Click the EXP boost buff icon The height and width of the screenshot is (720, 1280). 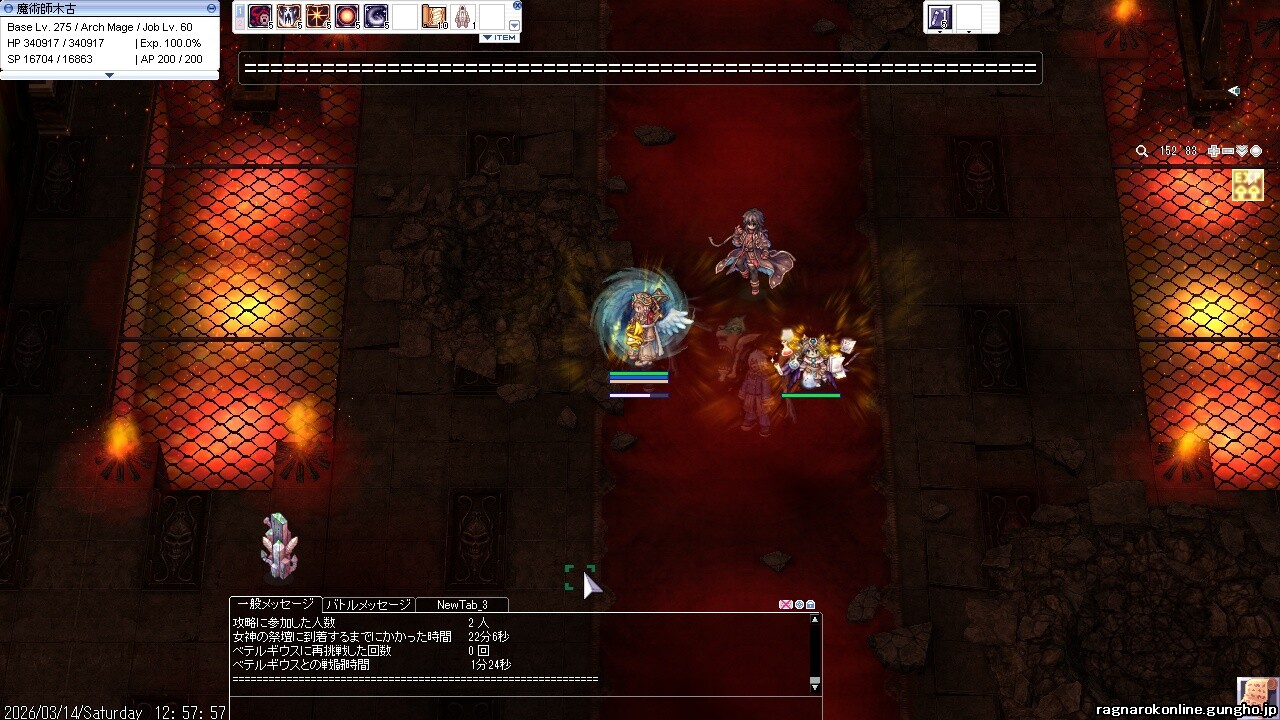coord(1247,185)
